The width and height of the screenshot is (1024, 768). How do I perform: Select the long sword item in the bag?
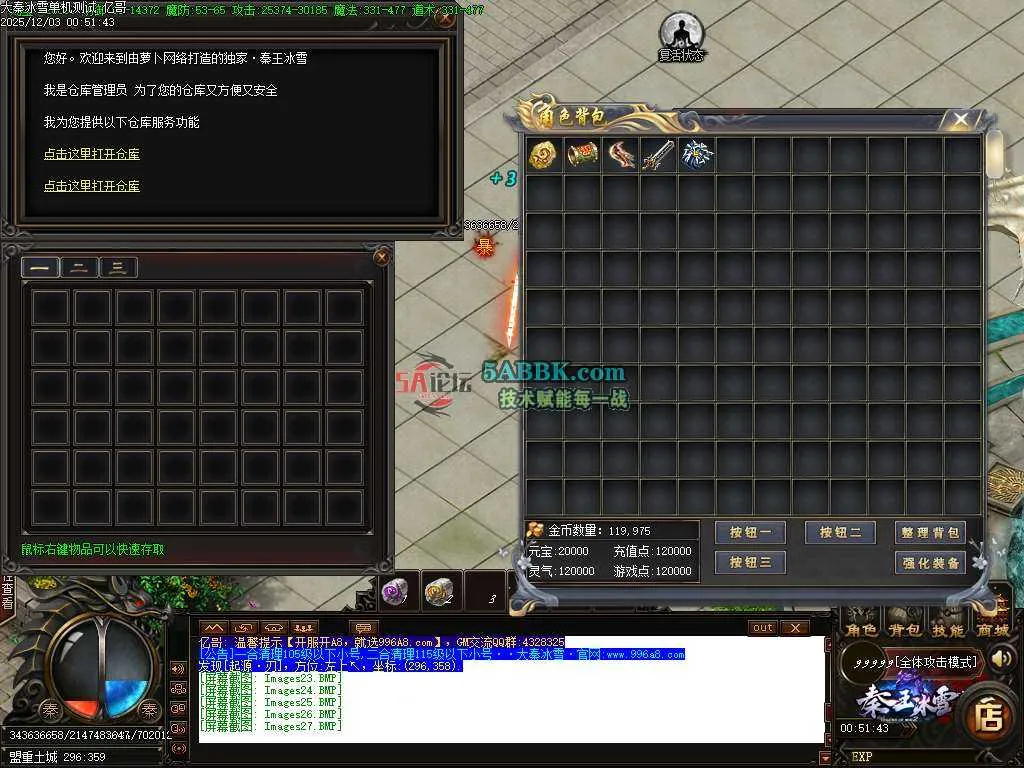(658, 154)
